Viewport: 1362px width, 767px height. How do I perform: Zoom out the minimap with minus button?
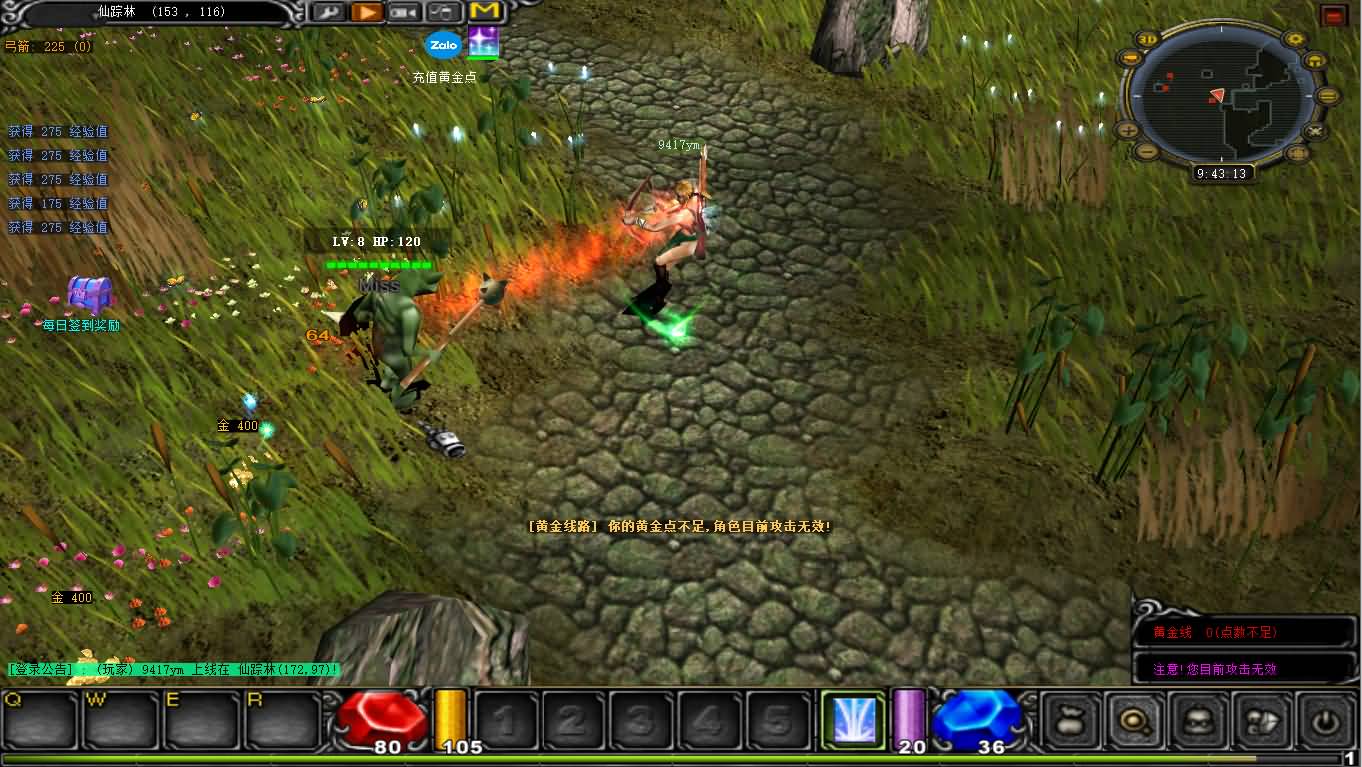tap(1147, 152)
